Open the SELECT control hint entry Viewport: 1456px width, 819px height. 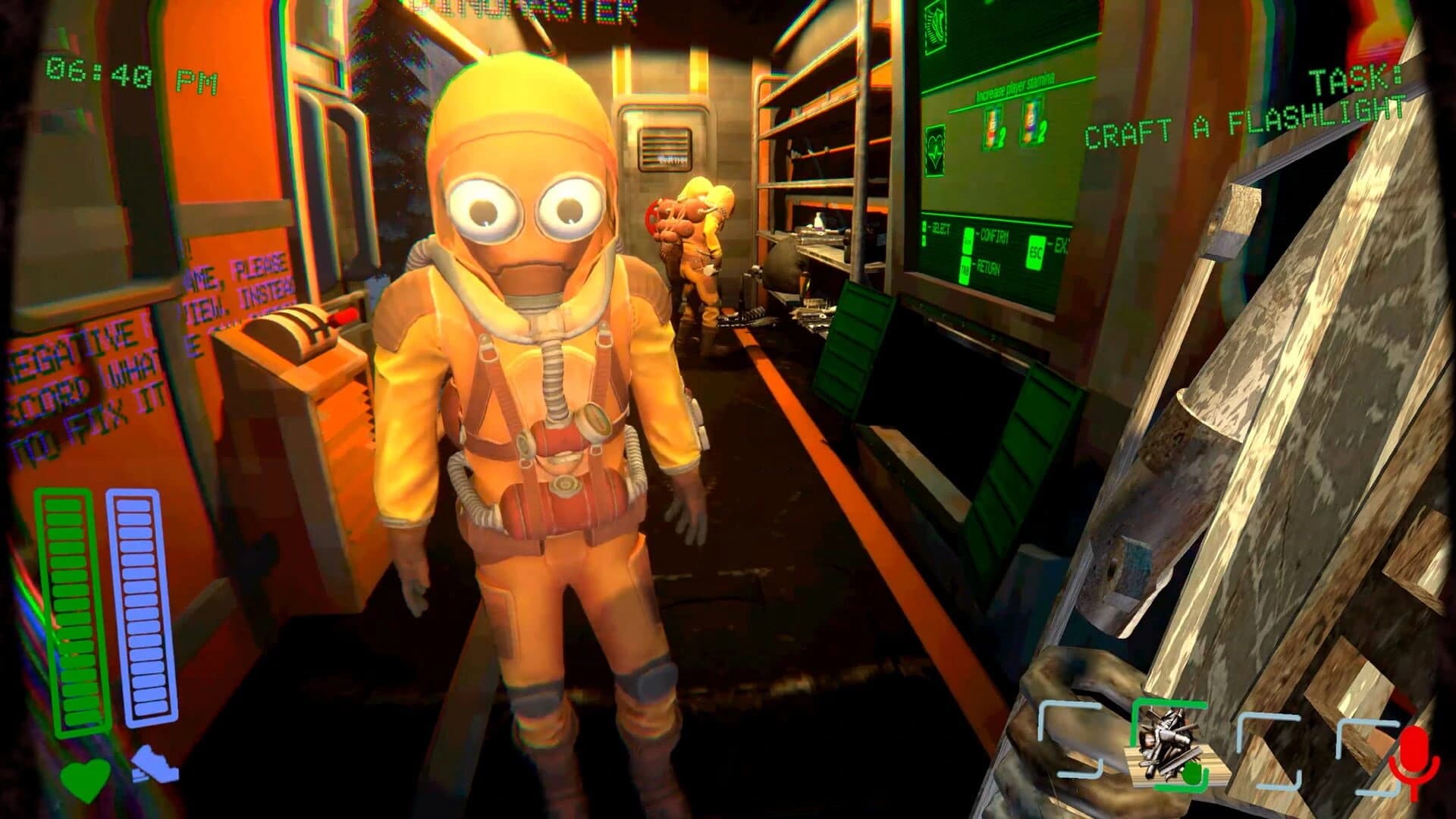[938, 226]
